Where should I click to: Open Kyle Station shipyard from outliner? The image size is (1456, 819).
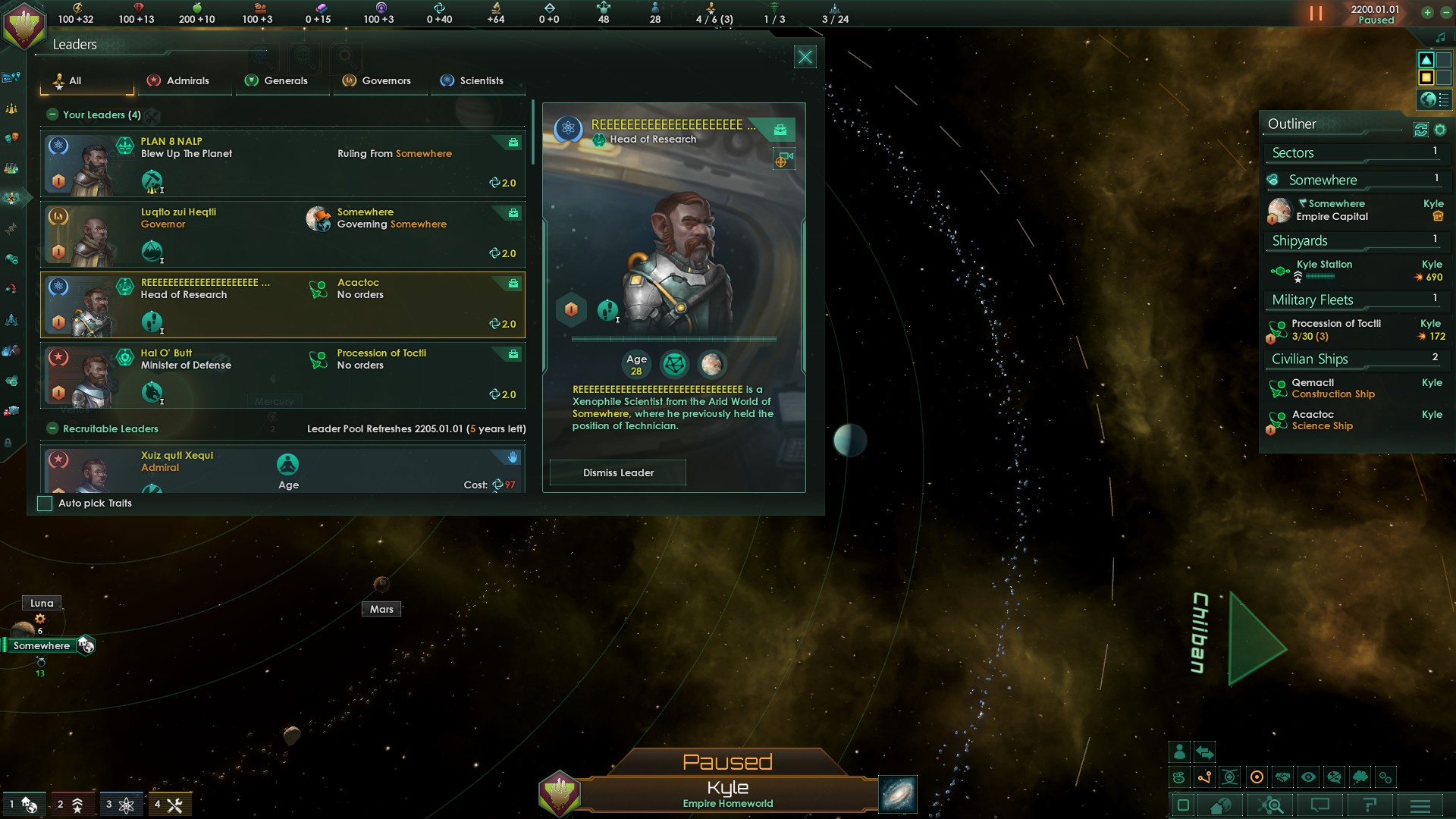pyautogui.click(x=1323, y=268)
